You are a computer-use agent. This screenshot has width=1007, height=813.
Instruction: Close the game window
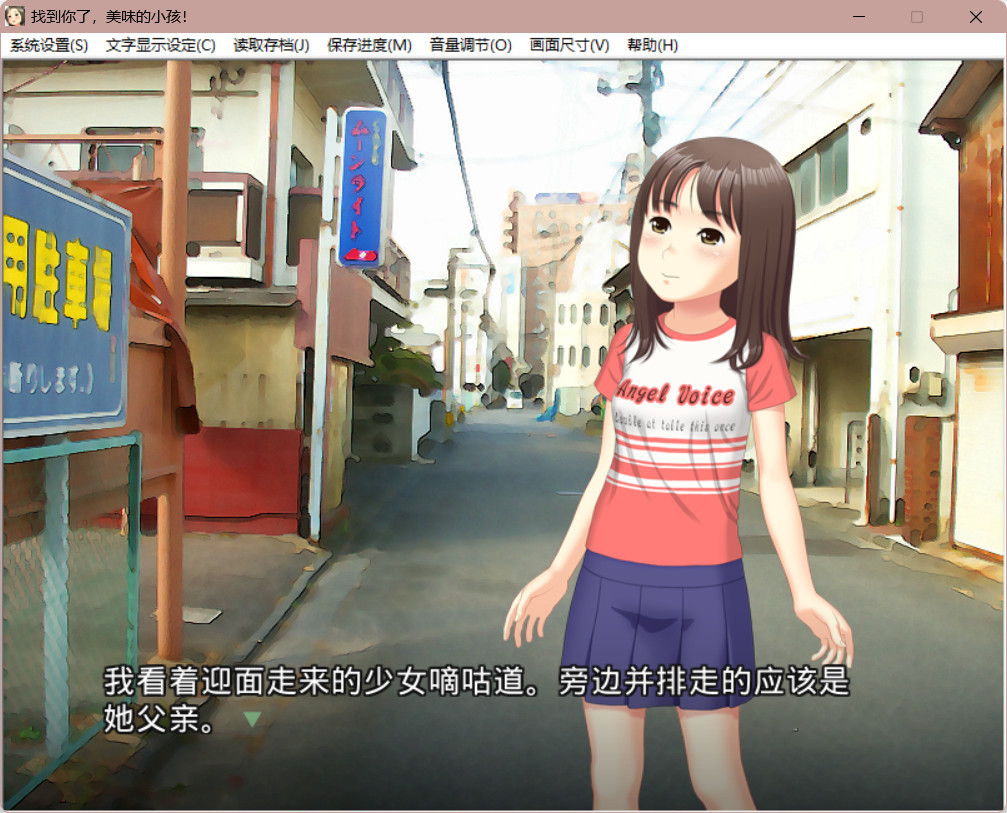click(975, 17)
